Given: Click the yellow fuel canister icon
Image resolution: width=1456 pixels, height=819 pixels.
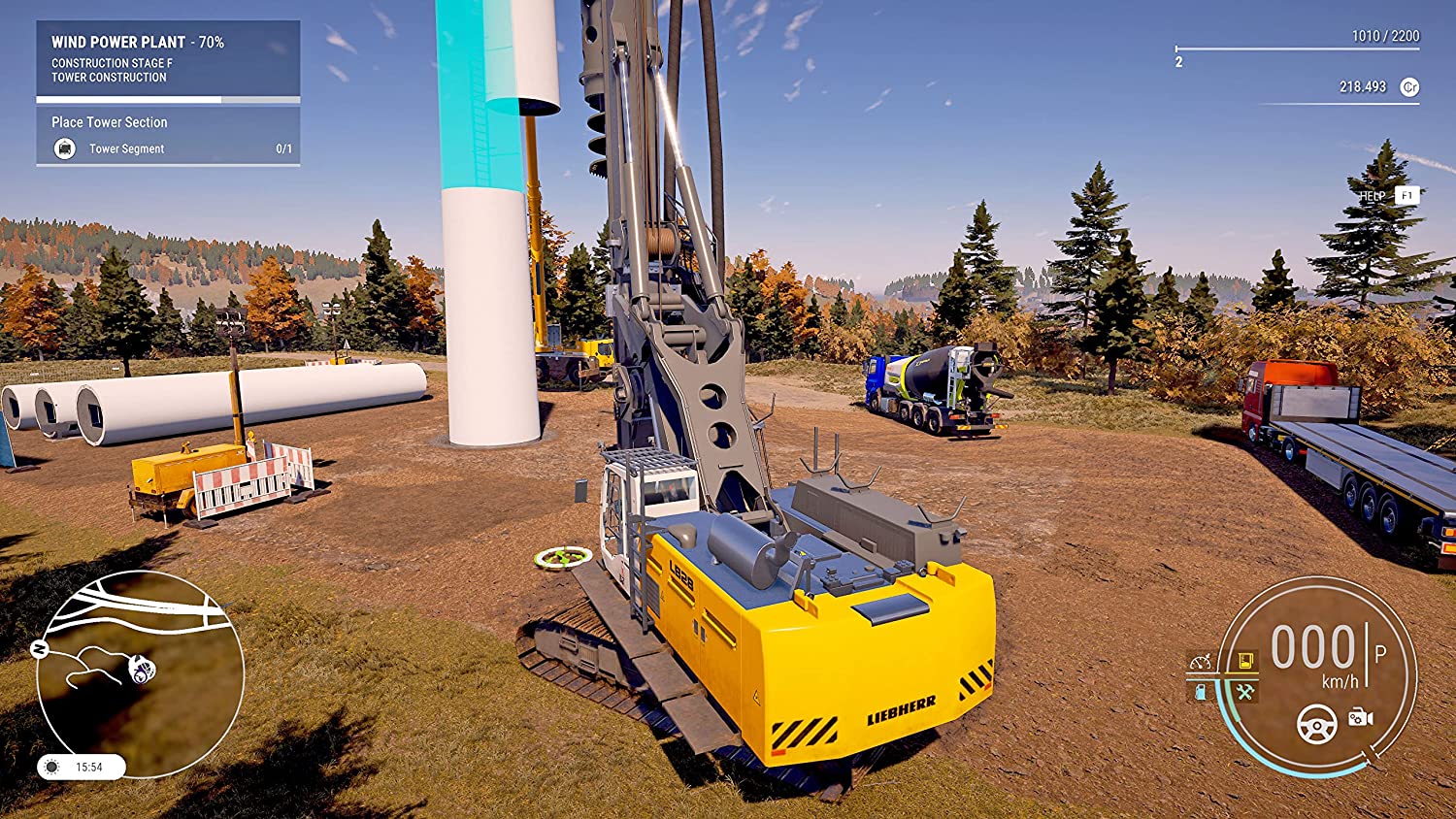Looking at the screenshot, I should [1244, 662].
